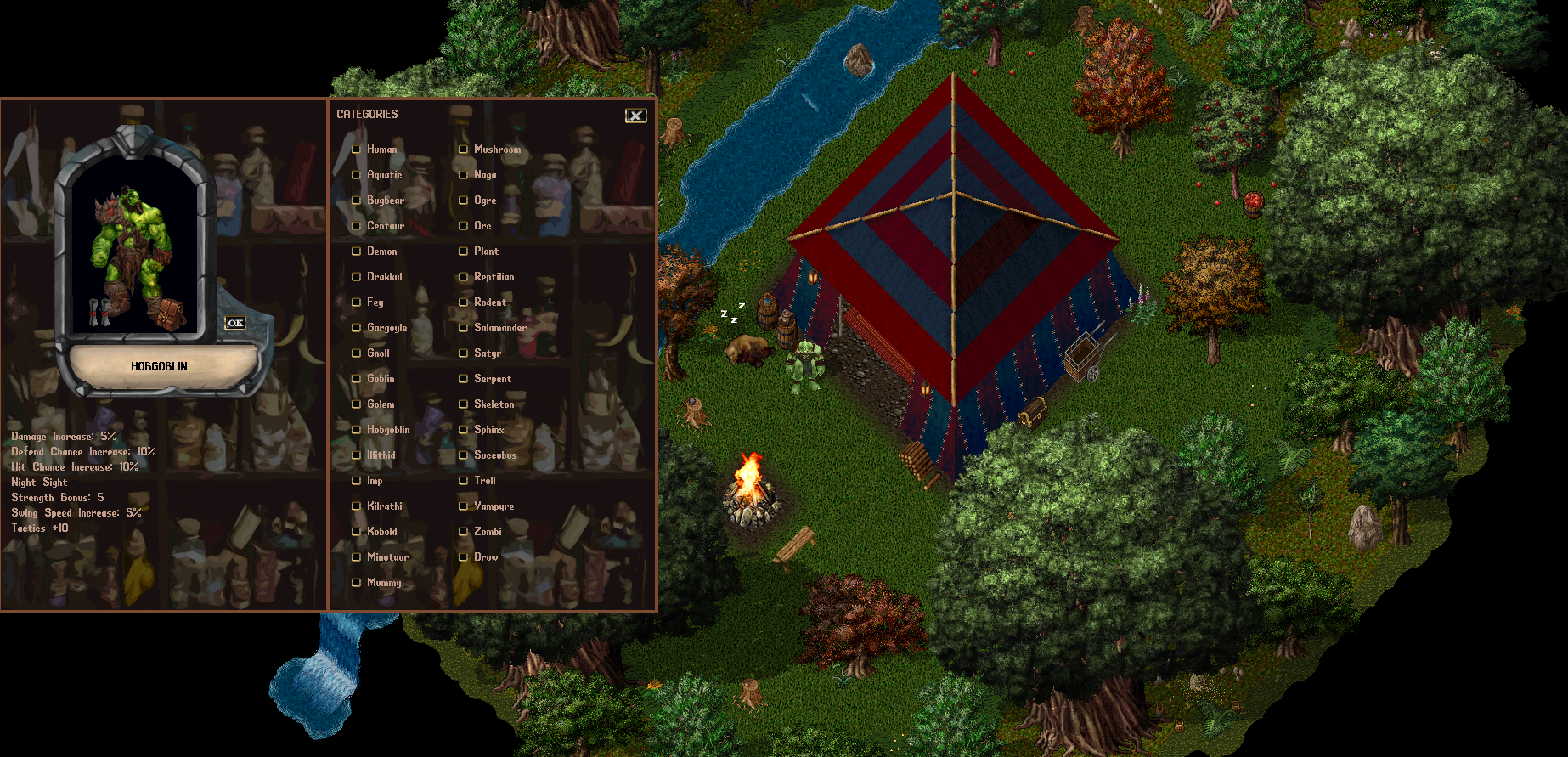Tick the Human category checkbox
This screenshot has height=757, width=1568.
357,150
